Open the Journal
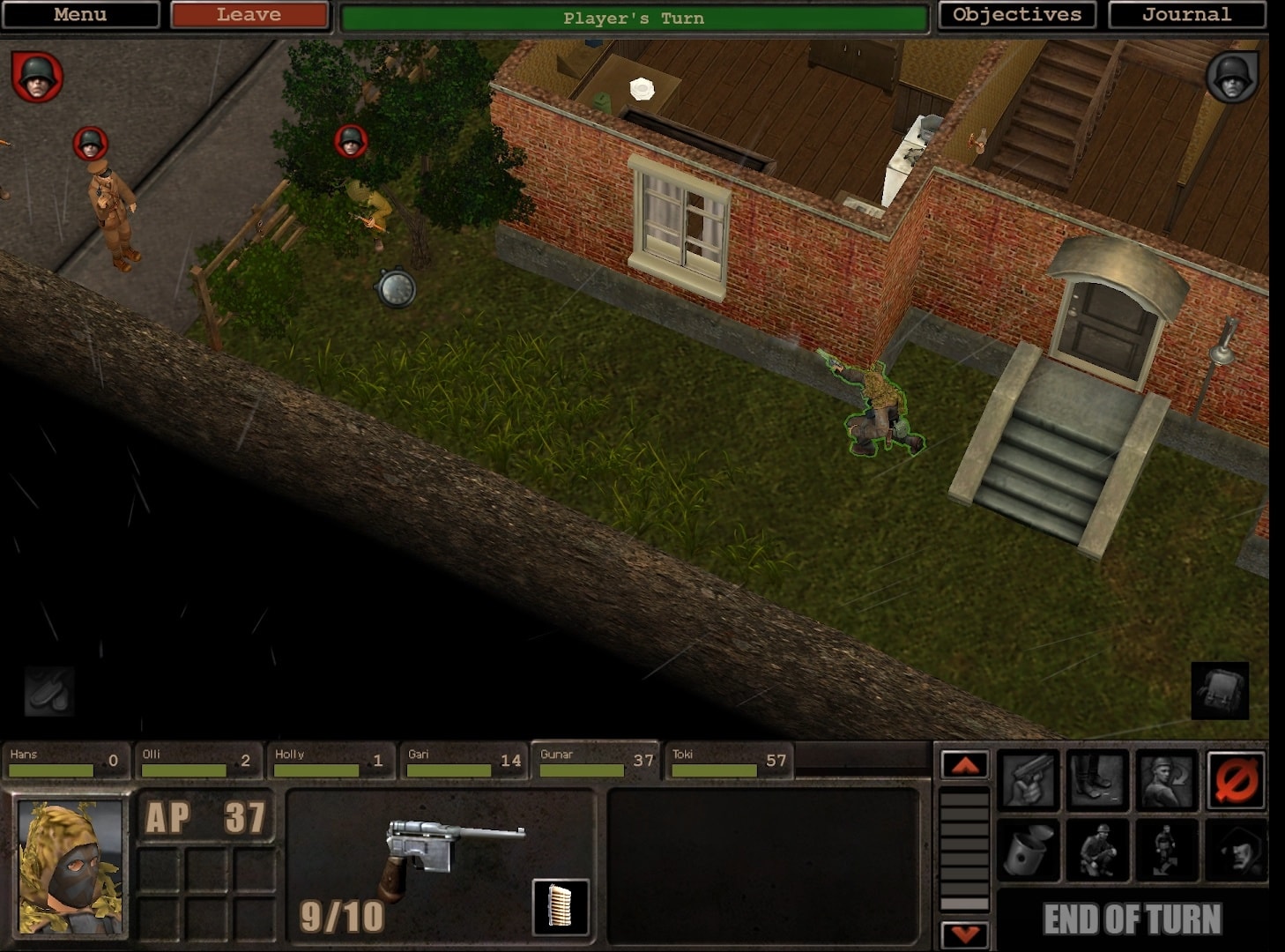 coord(1186,15)
